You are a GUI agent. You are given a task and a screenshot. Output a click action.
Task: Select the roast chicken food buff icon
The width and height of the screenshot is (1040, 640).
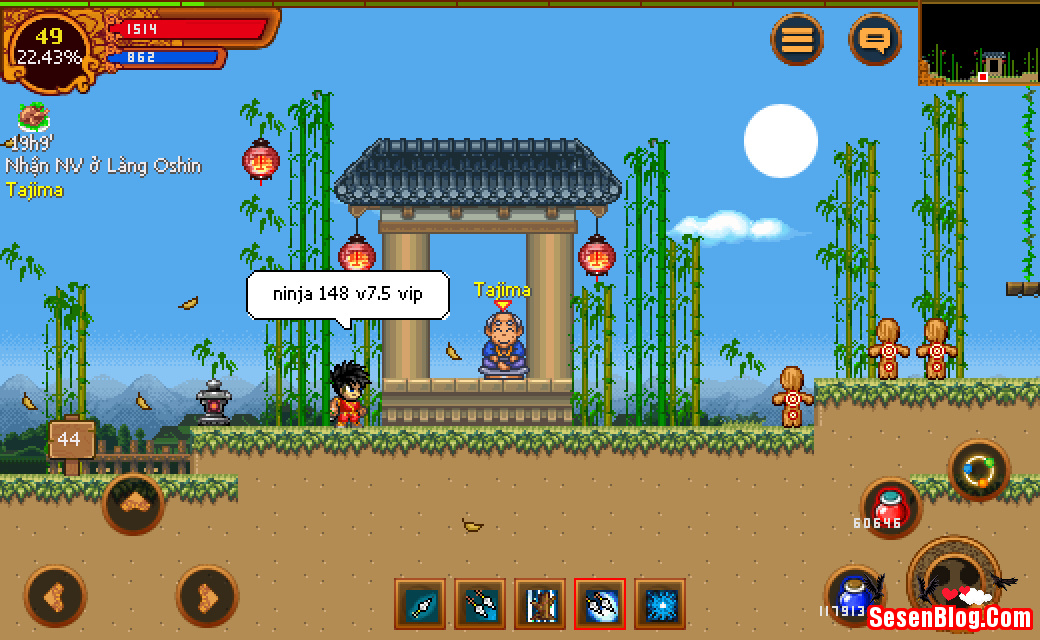pos(34,117)
